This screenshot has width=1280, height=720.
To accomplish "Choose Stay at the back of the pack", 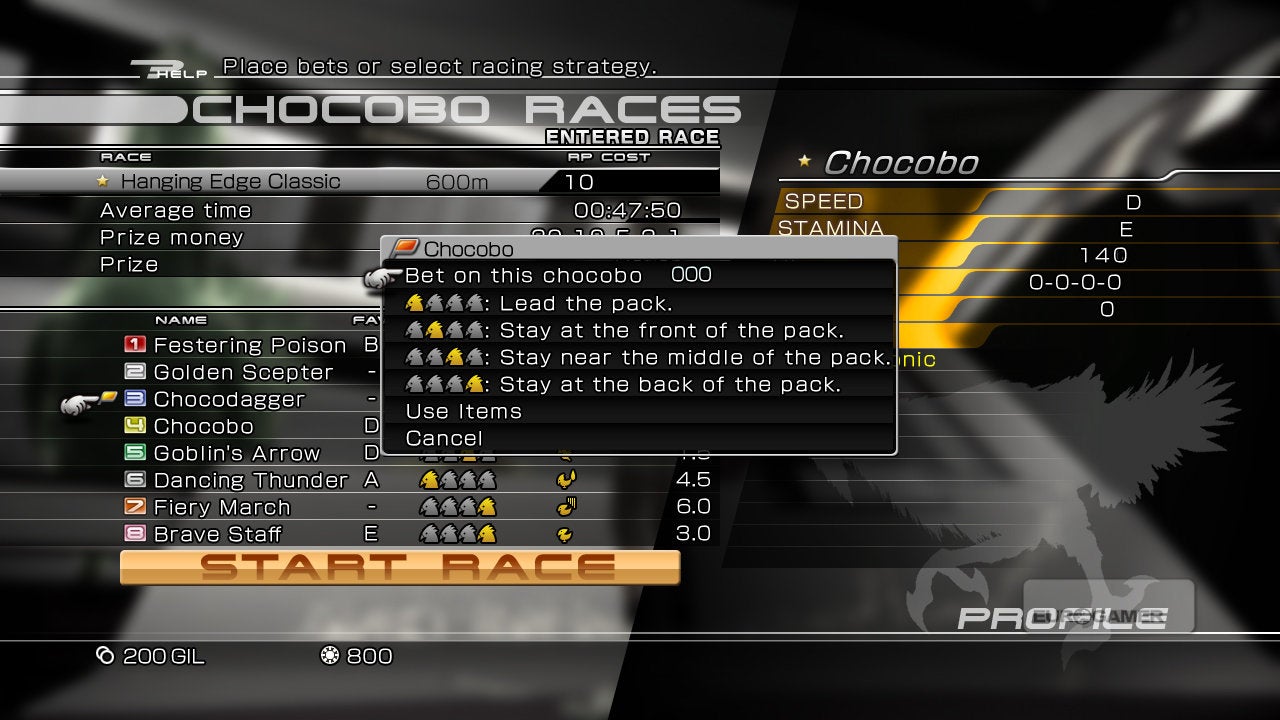I will point(669,384).
